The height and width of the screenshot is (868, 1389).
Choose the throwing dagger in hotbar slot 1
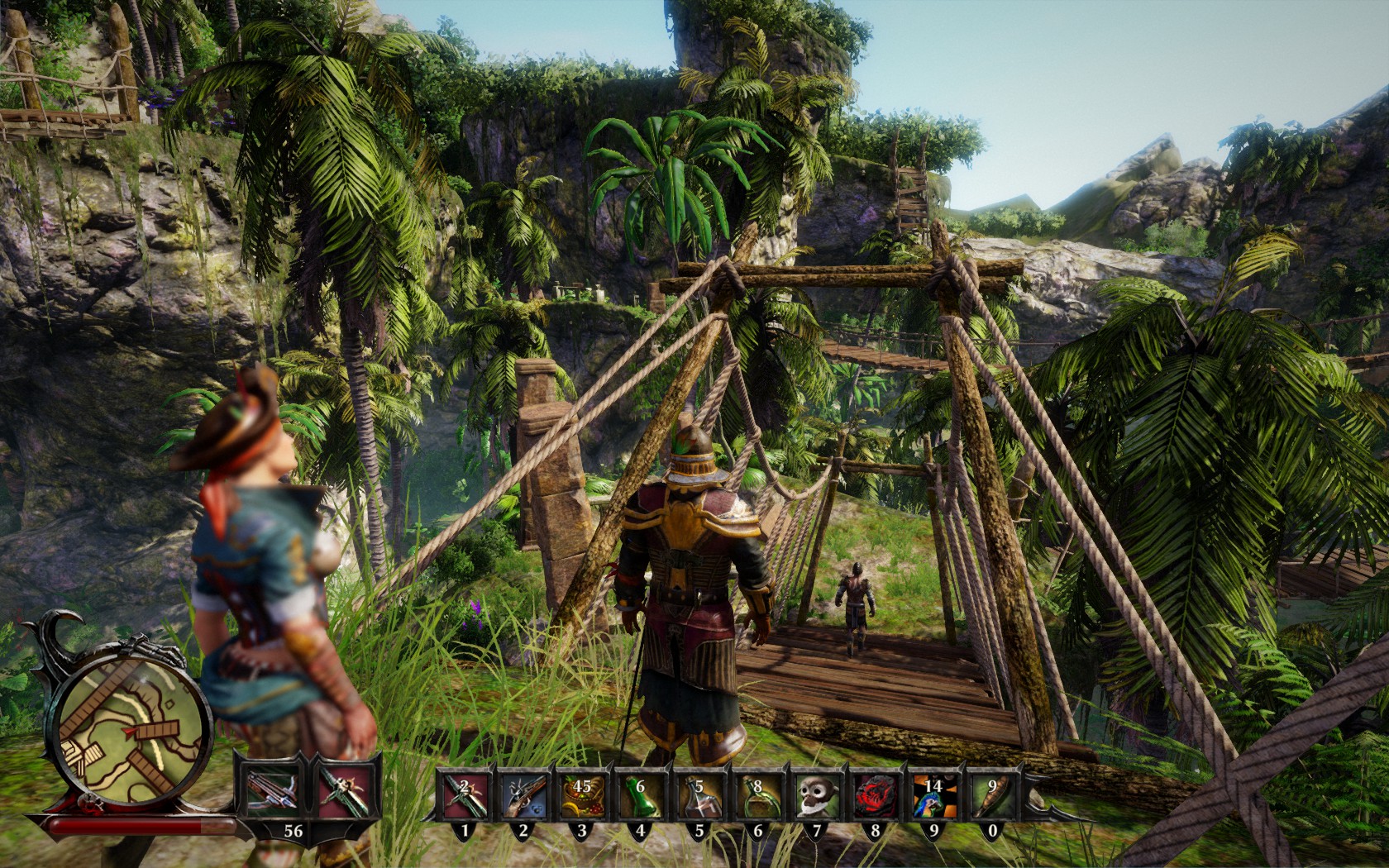click(463, 797)
